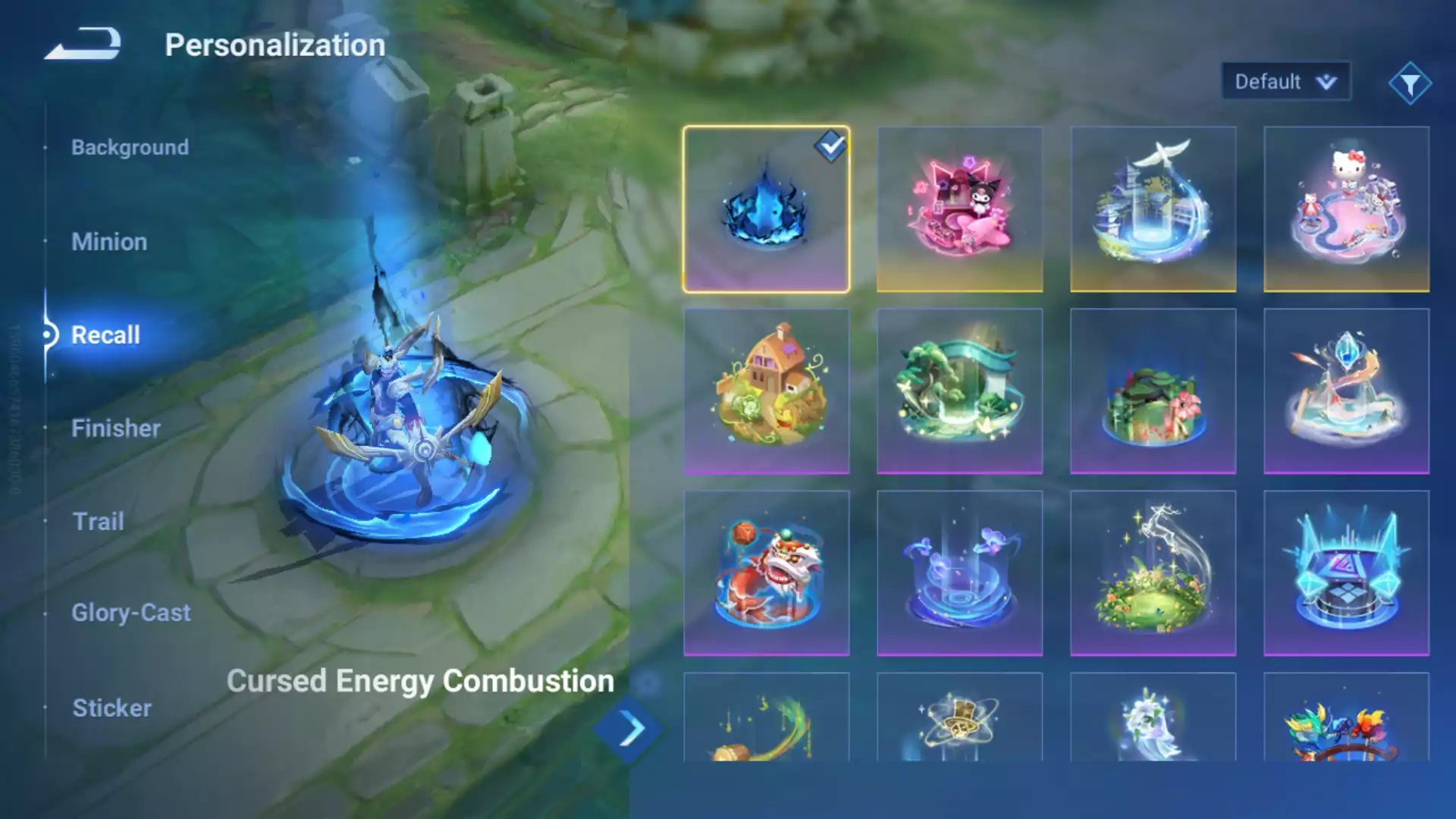Open the funnel filter button
1456x819 pixels.
(x=1410, y=83)
